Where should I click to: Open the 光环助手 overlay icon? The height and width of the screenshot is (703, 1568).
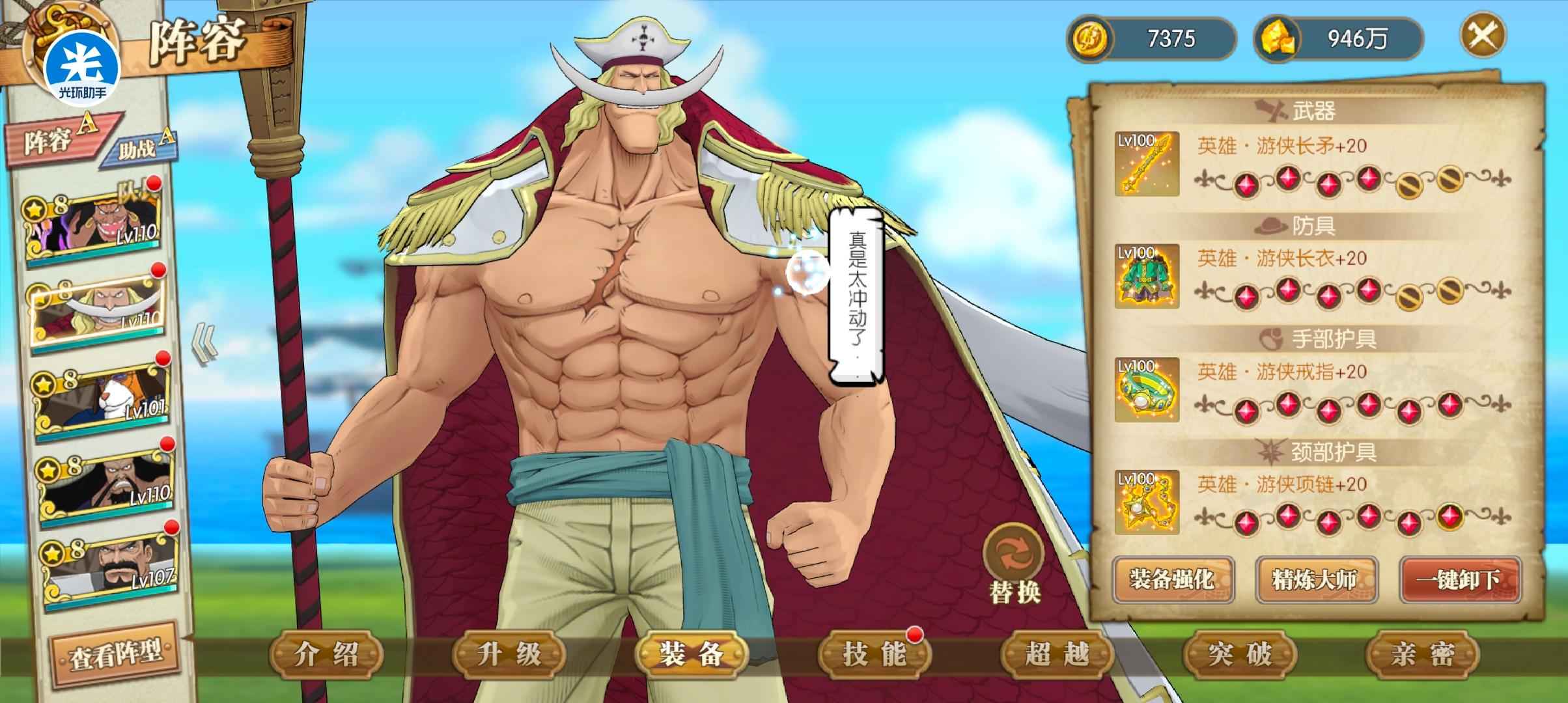tap(83, 65)
